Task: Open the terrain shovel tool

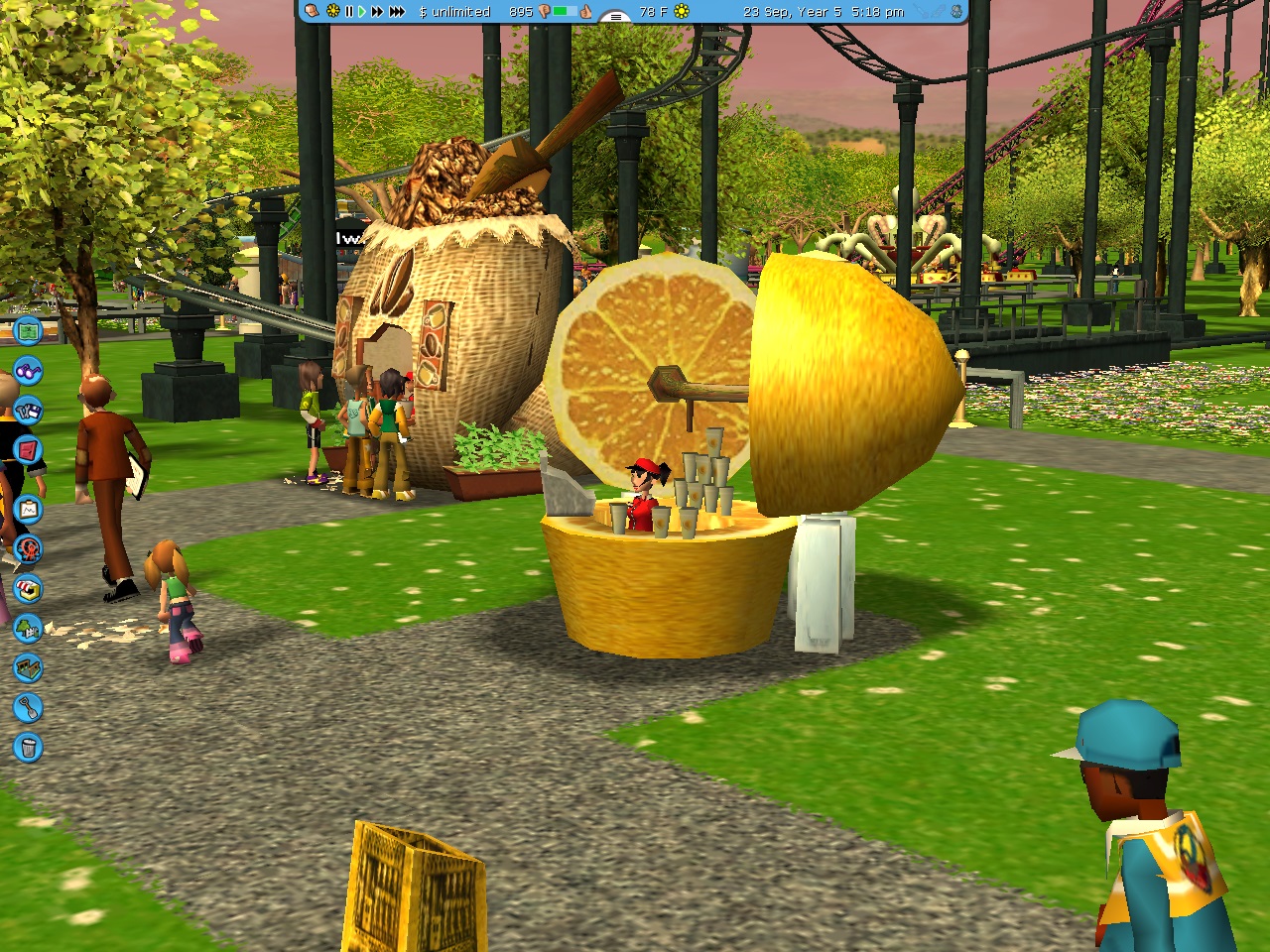Action: tap(28, 708)
